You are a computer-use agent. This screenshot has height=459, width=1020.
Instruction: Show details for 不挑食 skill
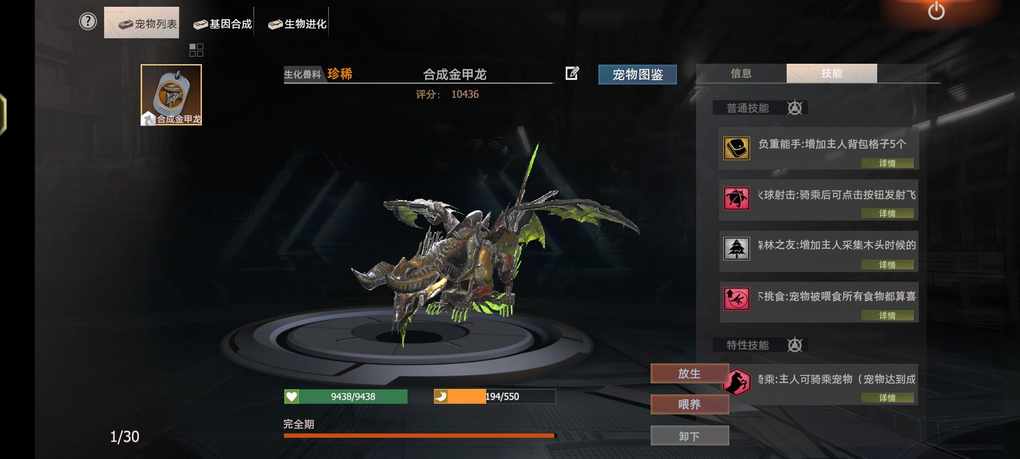pos(887,315)
